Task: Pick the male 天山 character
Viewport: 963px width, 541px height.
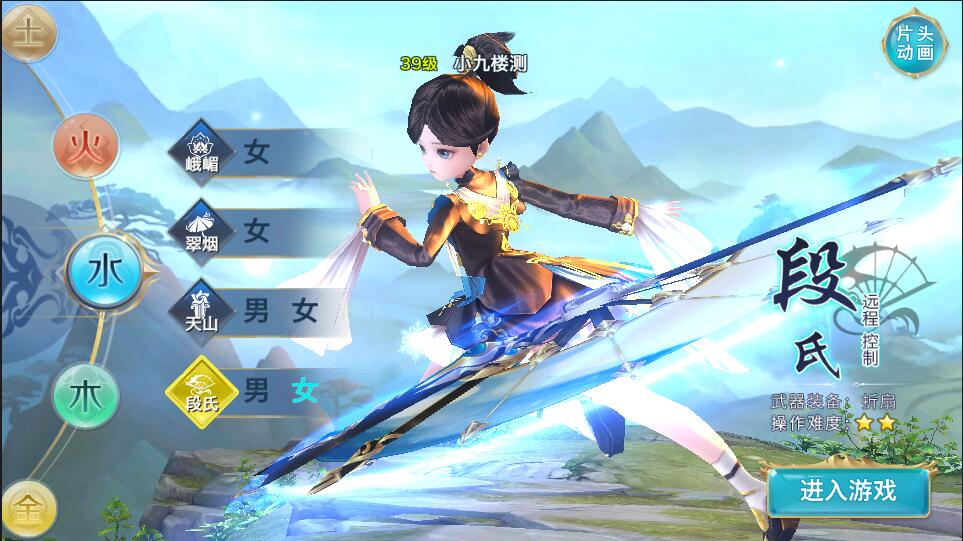Action: (257, 310)
